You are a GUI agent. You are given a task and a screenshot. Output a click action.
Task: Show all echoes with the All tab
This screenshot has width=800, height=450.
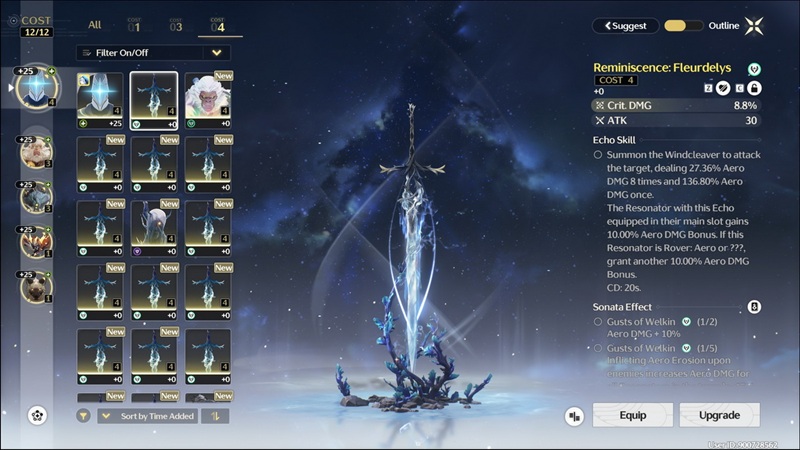(x=94, y=25)
